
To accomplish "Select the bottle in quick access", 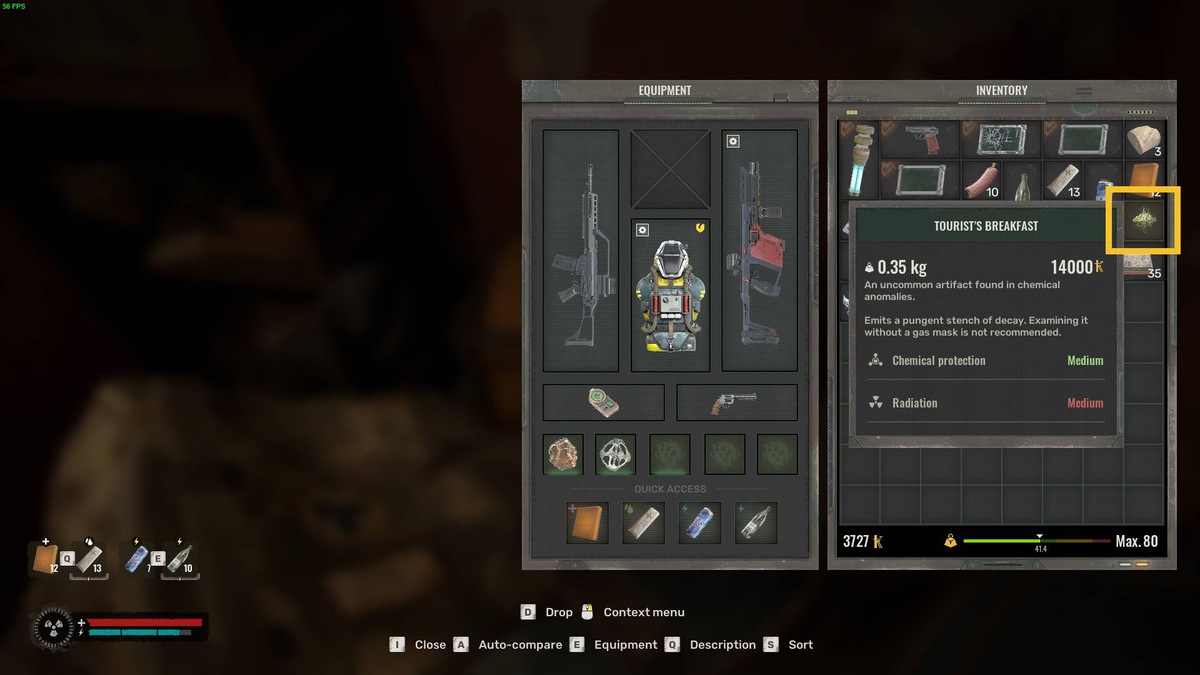I will tap(755, 523).
